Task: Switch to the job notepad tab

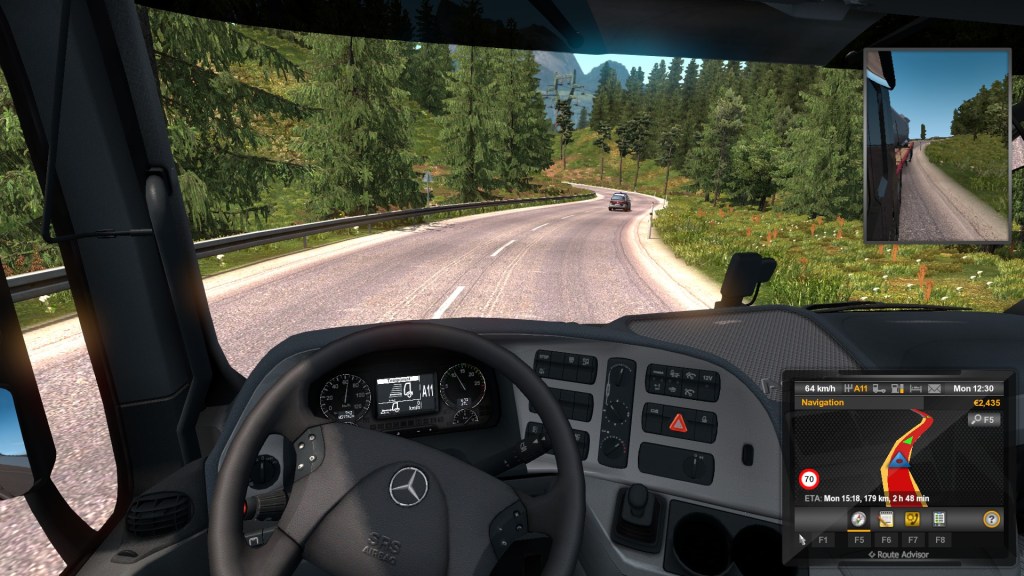Action: [x=885, y=518]
